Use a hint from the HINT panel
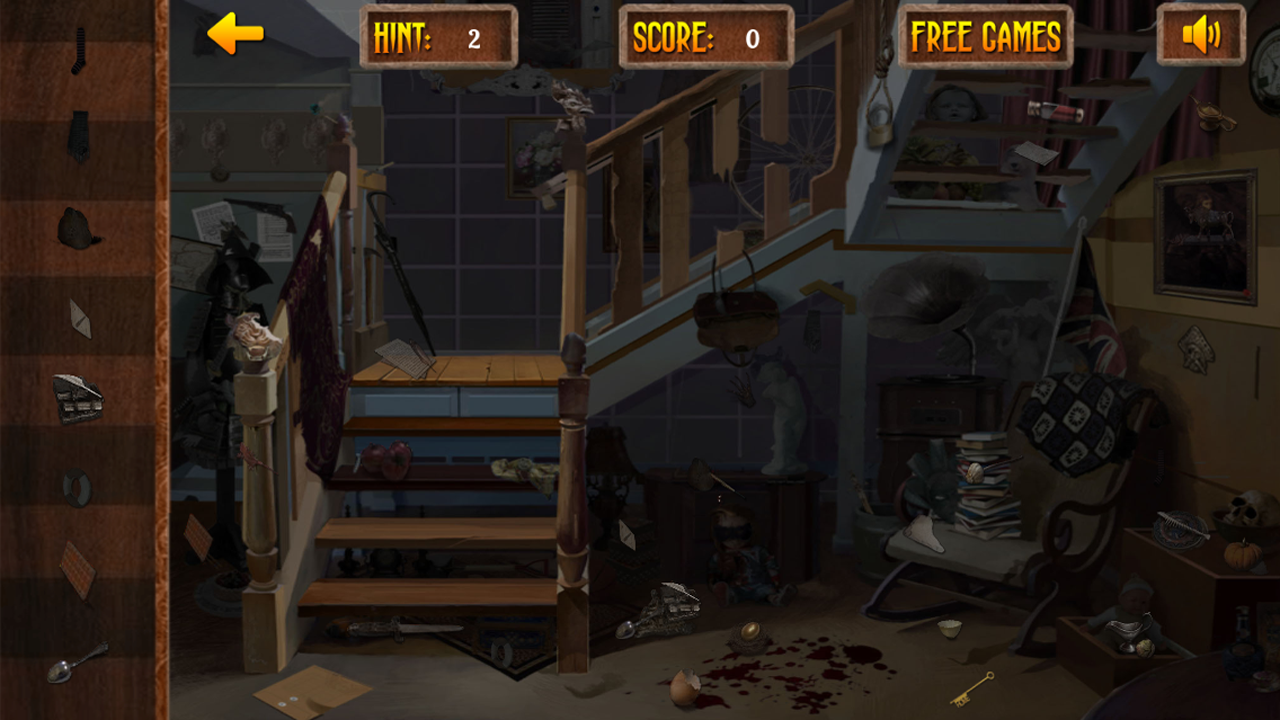The image size is (1280, 720). click(x=438, y=36)
